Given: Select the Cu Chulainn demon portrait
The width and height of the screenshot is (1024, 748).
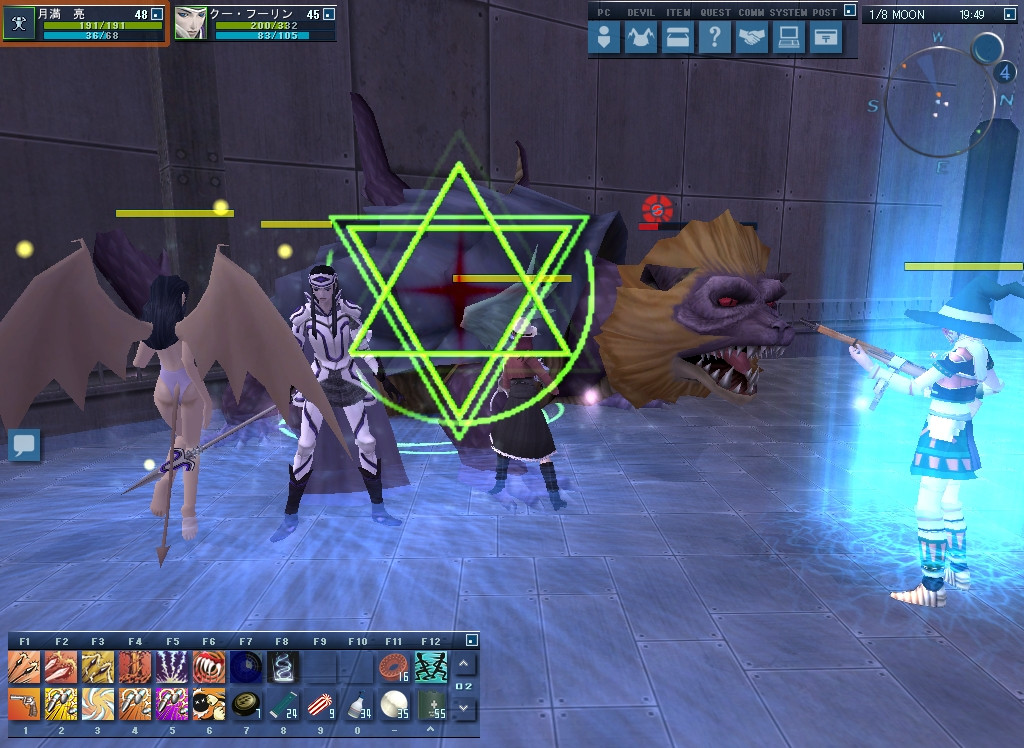Looking at the screenshot, I should click(x=190, y=24).
